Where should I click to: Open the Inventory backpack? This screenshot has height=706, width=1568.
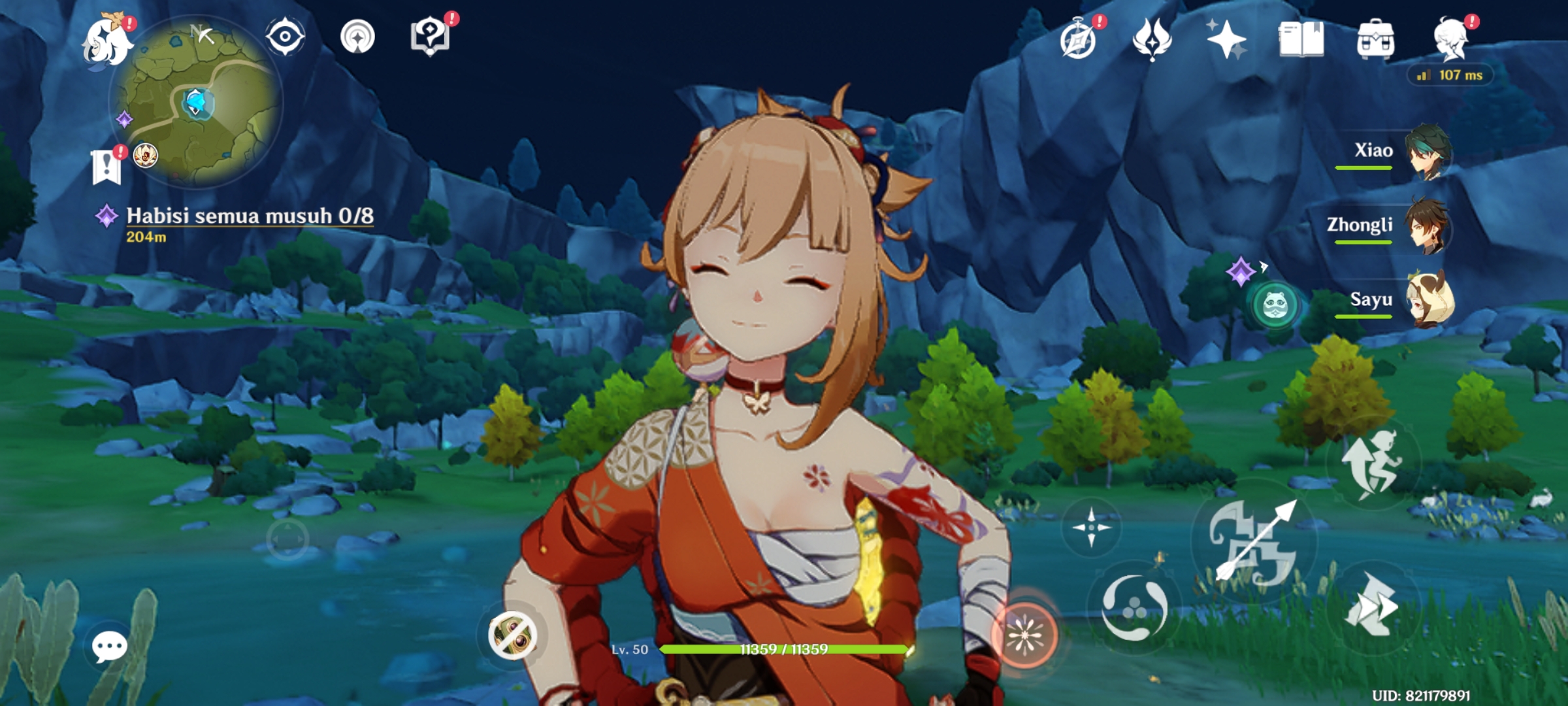1375,39
